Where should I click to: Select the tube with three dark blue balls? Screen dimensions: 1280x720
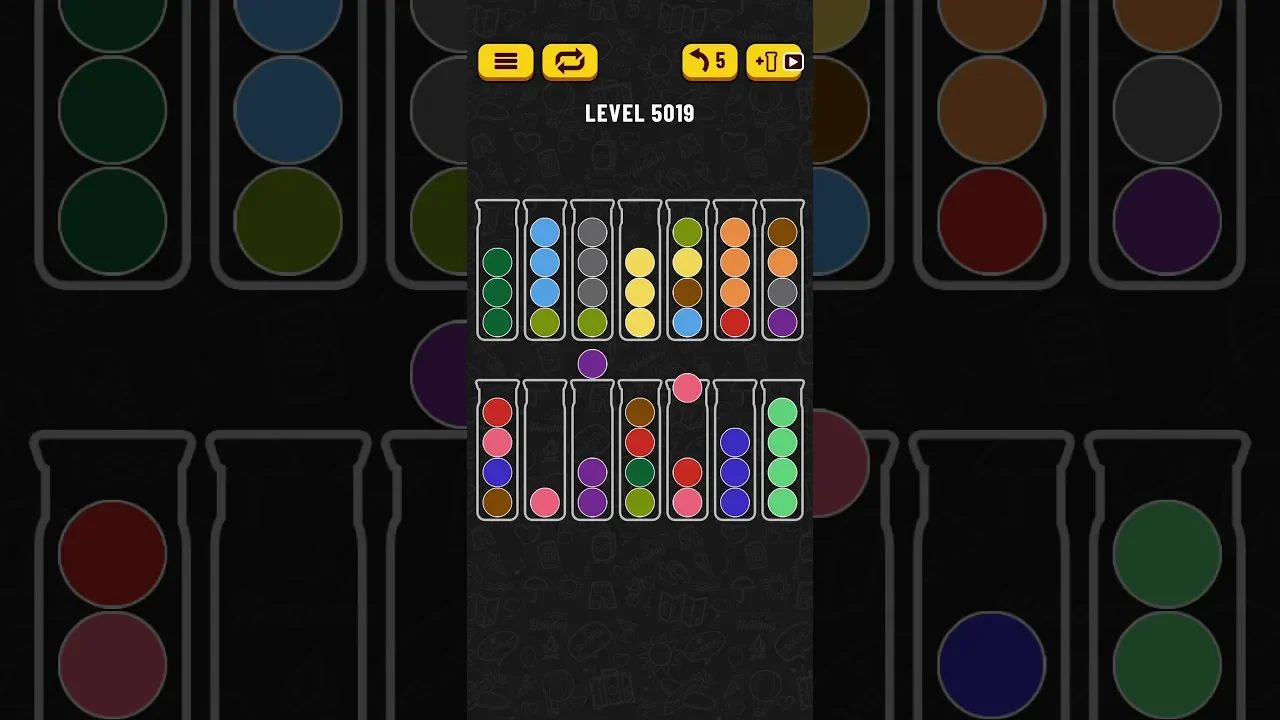tap(735, 451)
